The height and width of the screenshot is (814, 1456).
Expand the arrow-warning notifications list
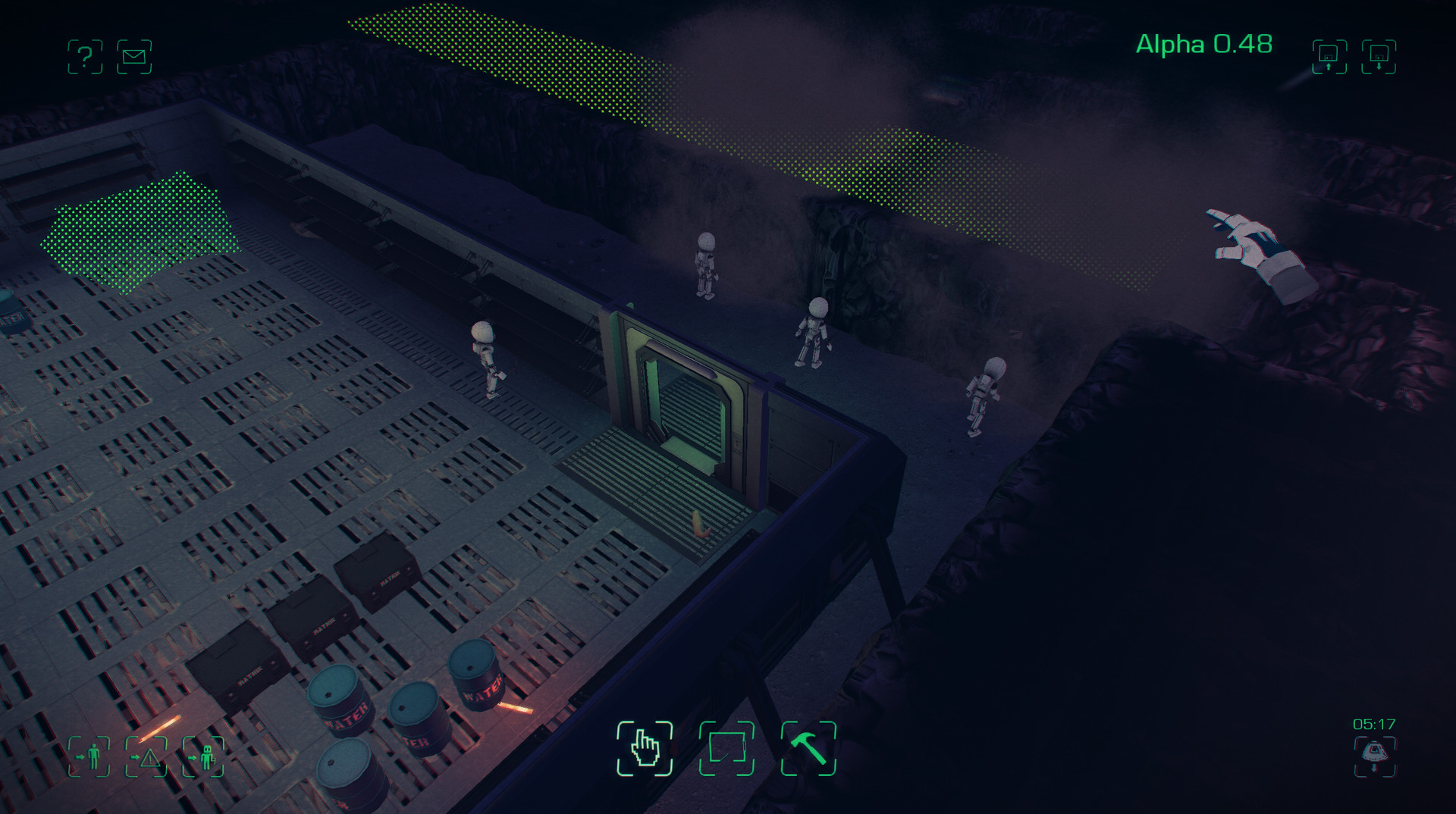(149, 759)
